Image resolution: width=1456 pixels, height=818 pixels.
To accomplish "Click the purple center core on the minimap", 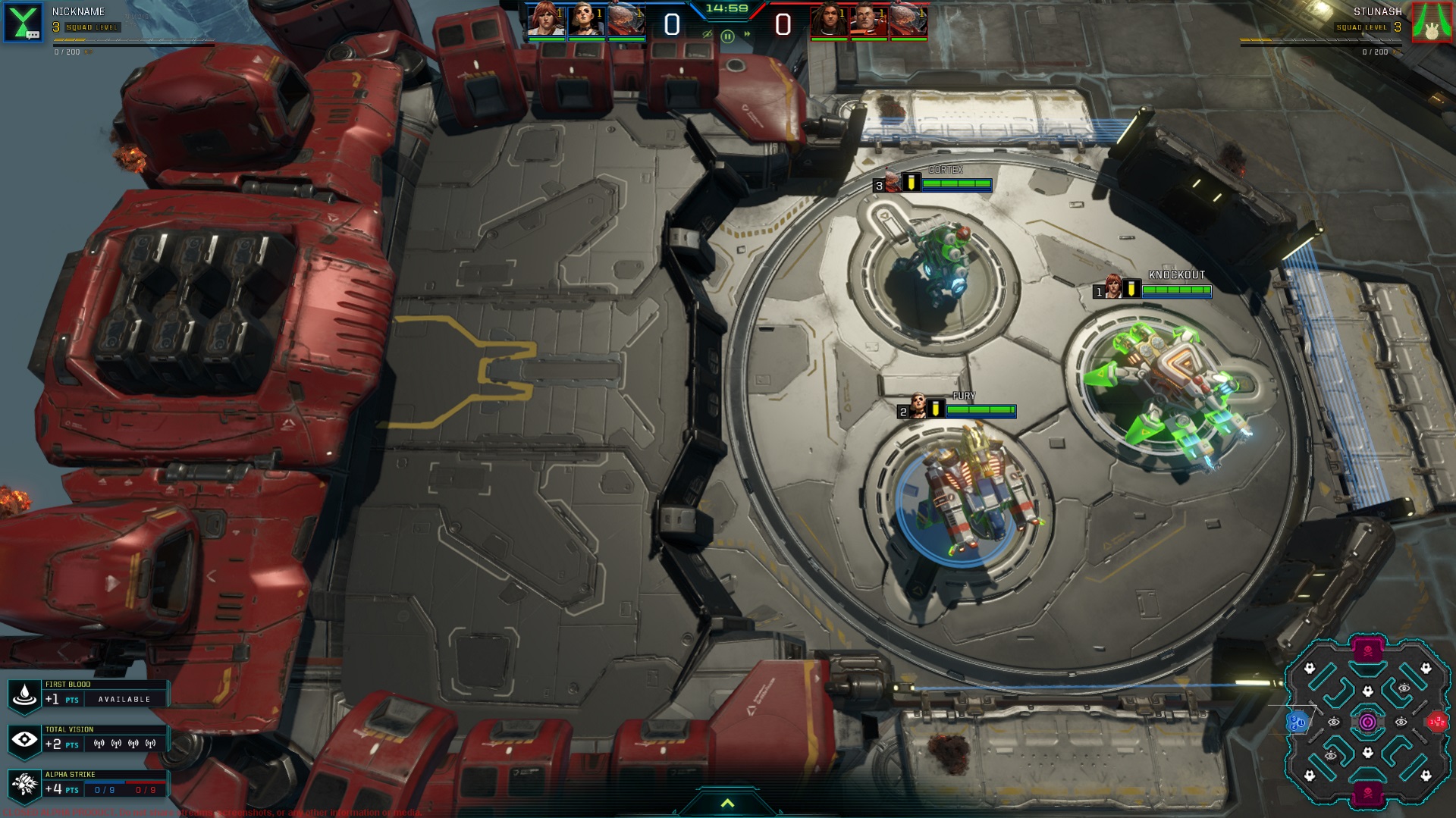I will coord(1367,722).
